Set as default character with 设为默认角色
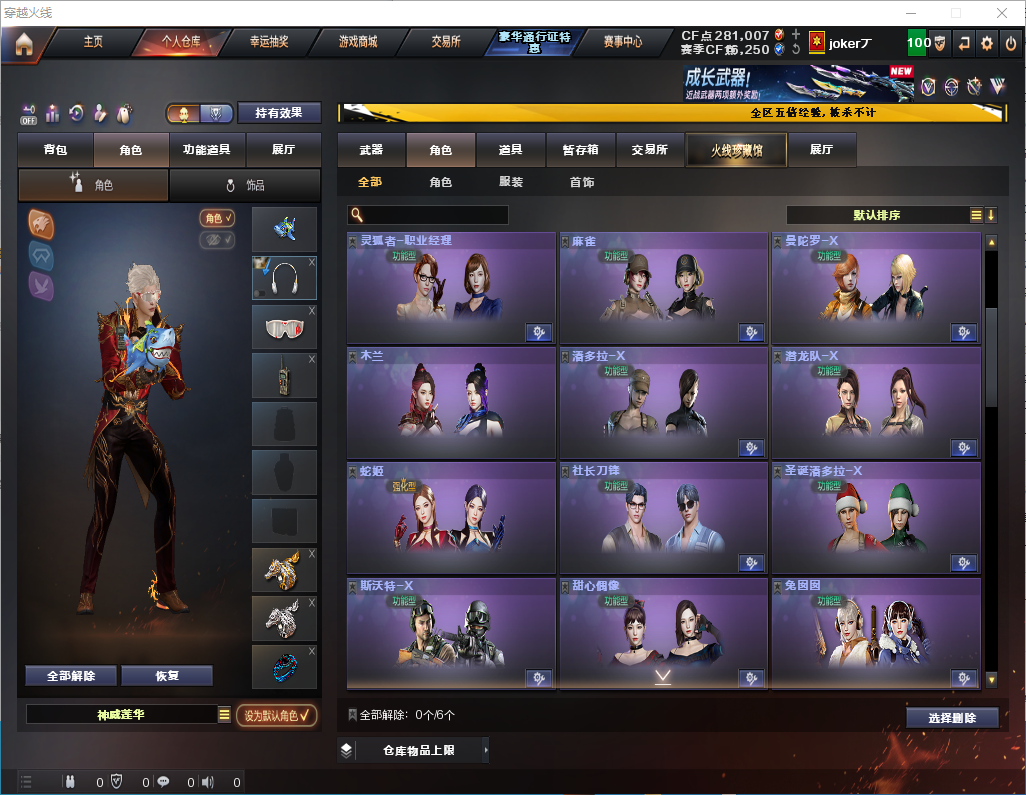This screenshot has height=795, width=1026. [x=277, y=715]
